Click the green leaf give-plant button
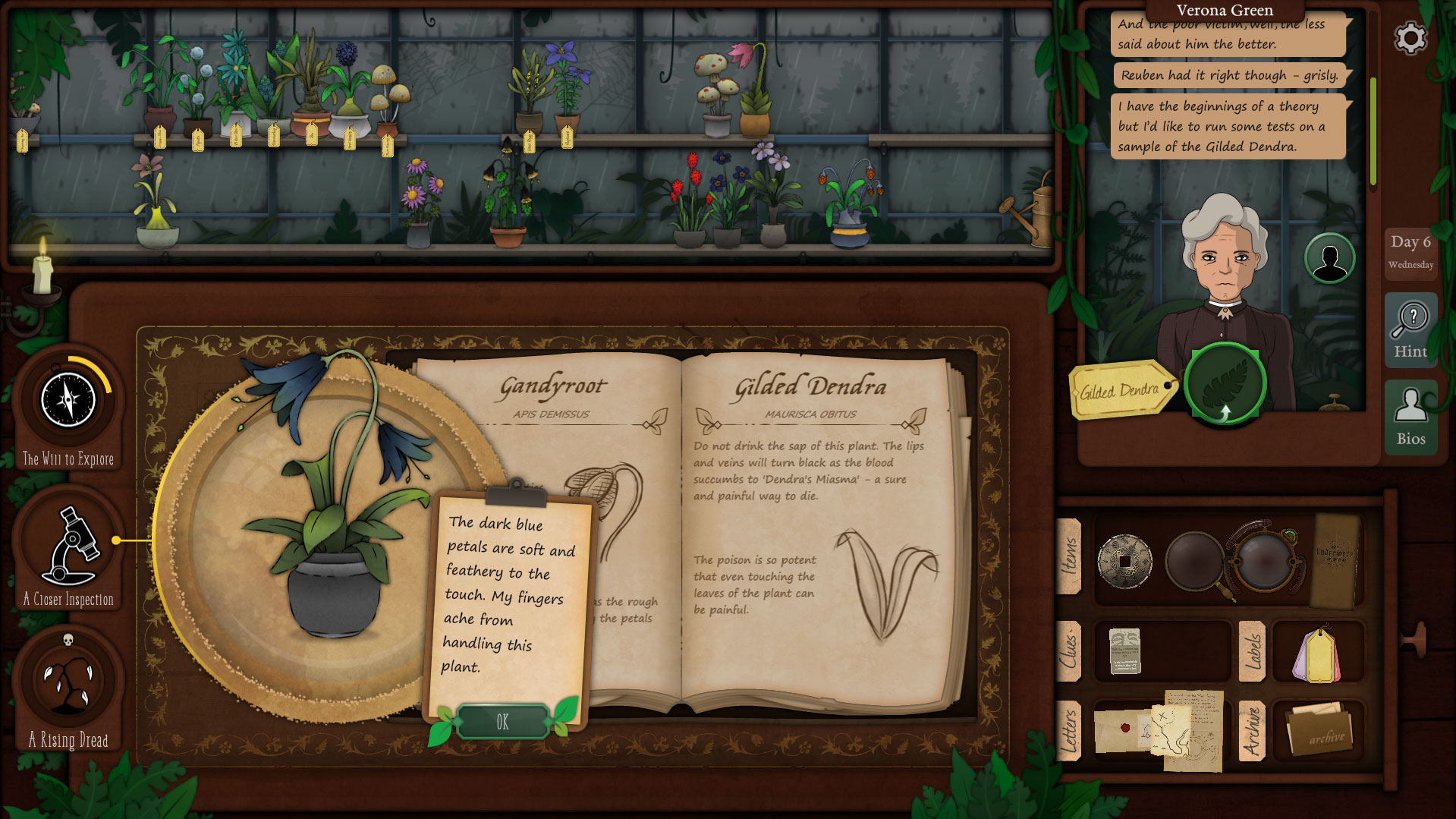Screen dimensions: 1456x819 coord(1225,383)
